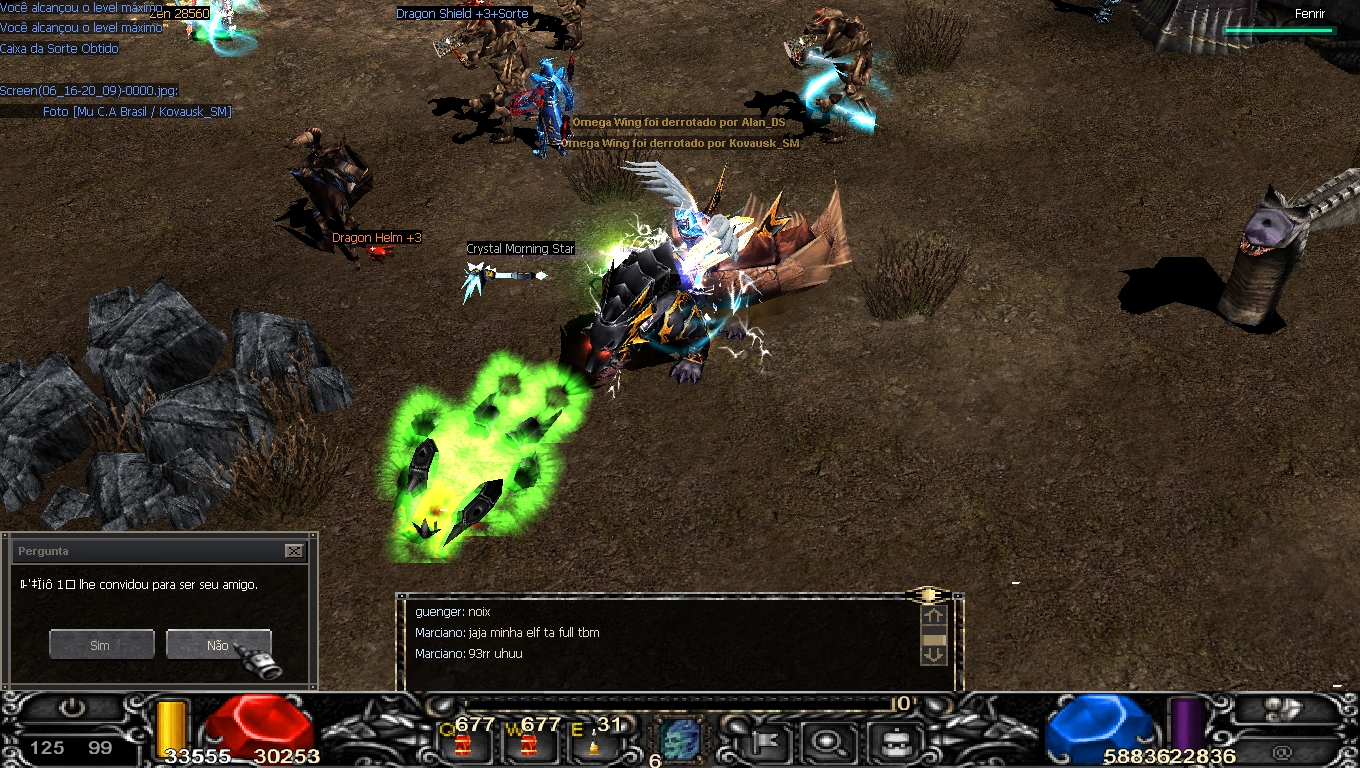Click the @ button on the bar
Viewport: 1360px width, 768px height.
(1283, 752)
